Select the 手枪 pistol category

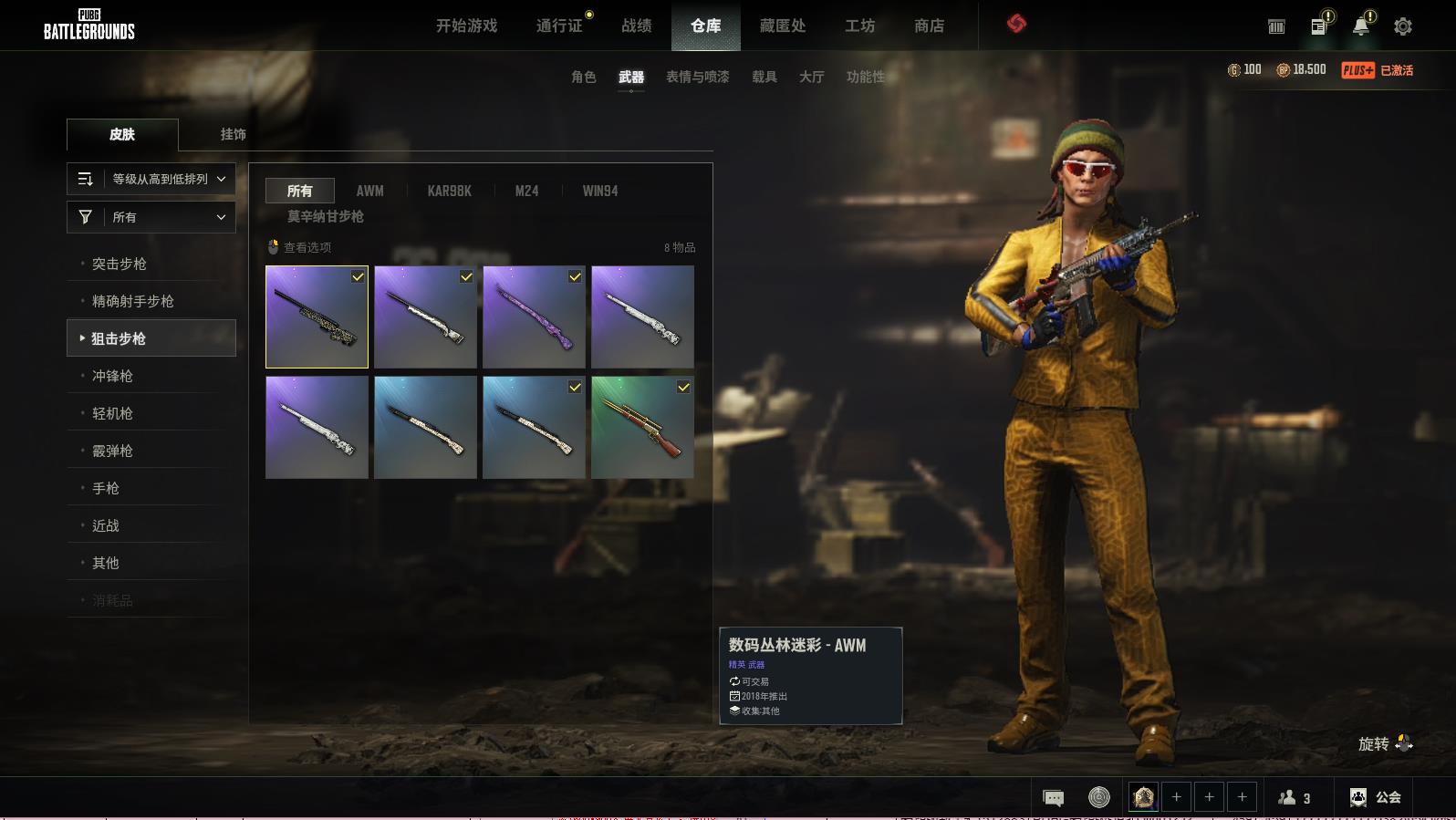106,488
